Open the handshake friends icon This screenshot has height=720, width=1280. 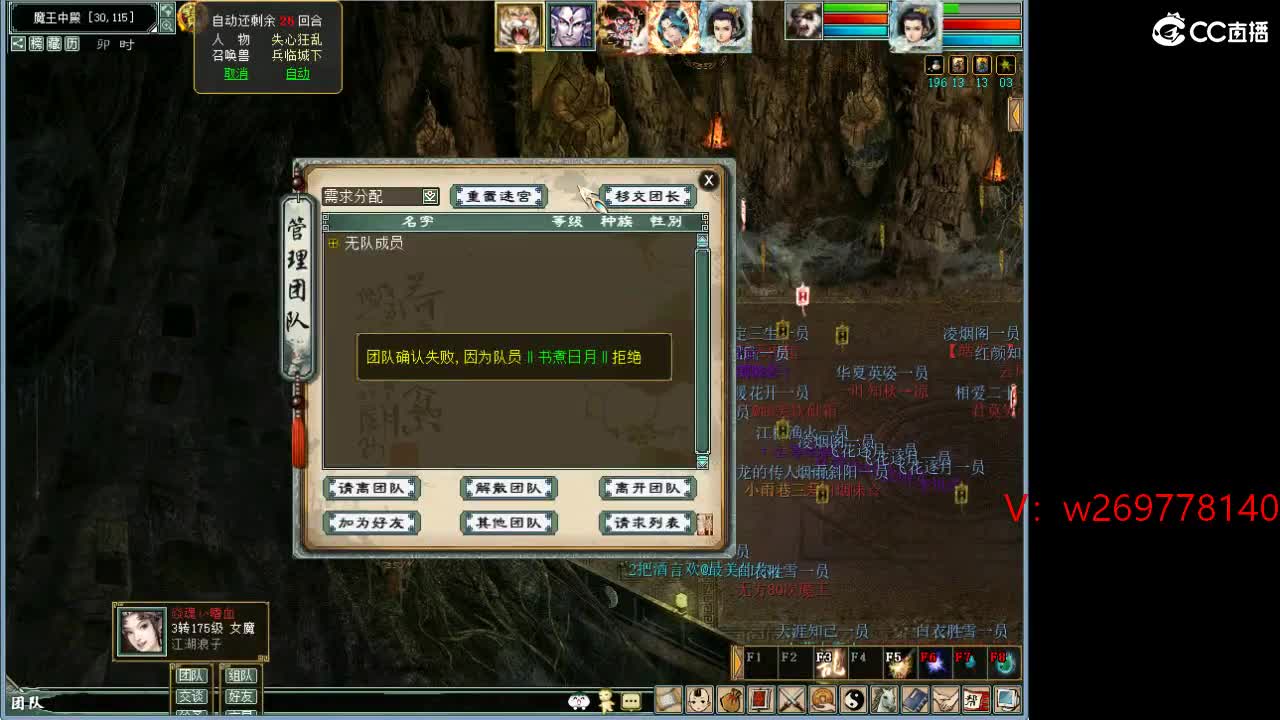pyautogui.click(x=948, y=700)
